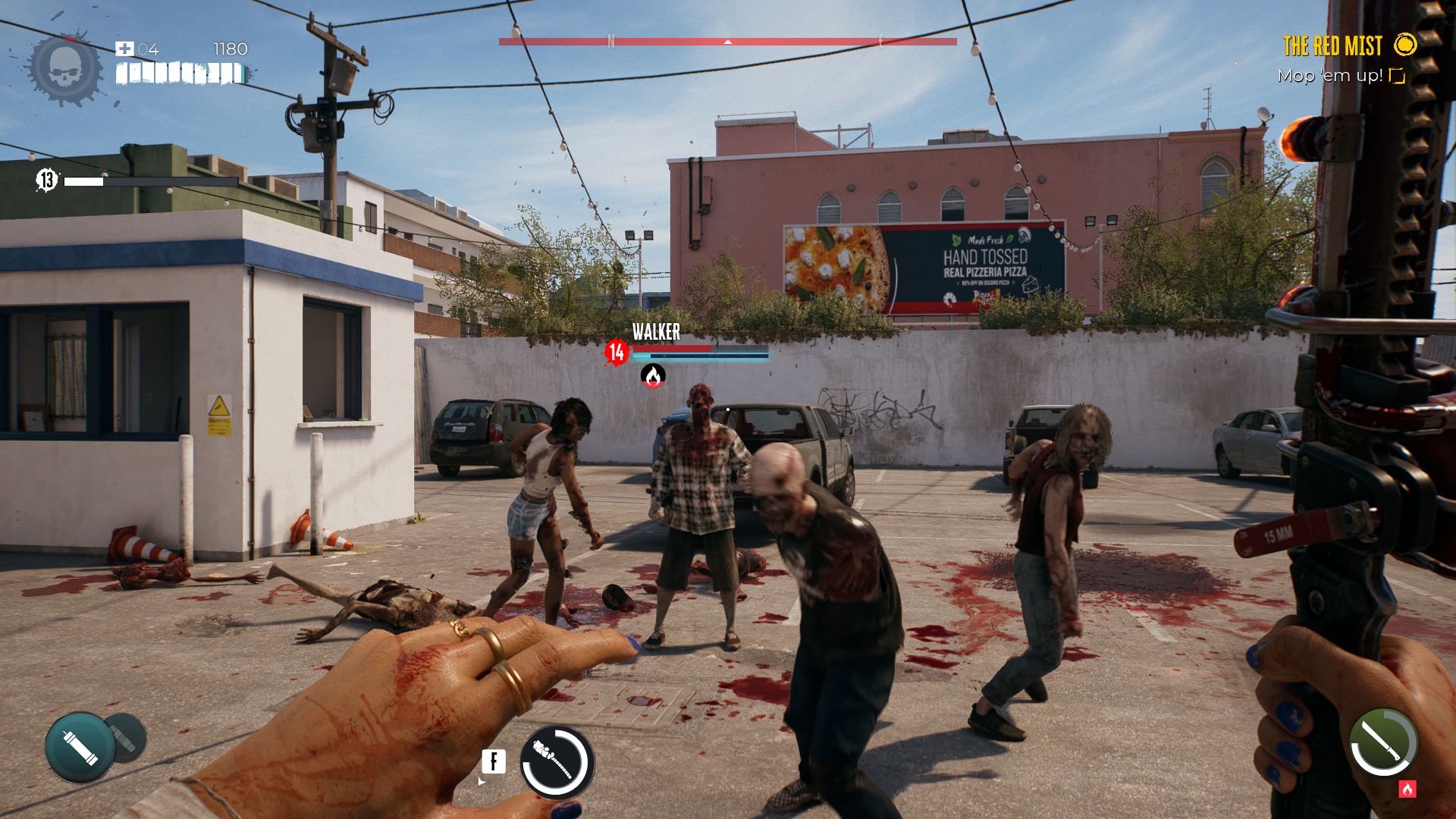Select the equipped melee weapon icon

[x=1383, y=743]
